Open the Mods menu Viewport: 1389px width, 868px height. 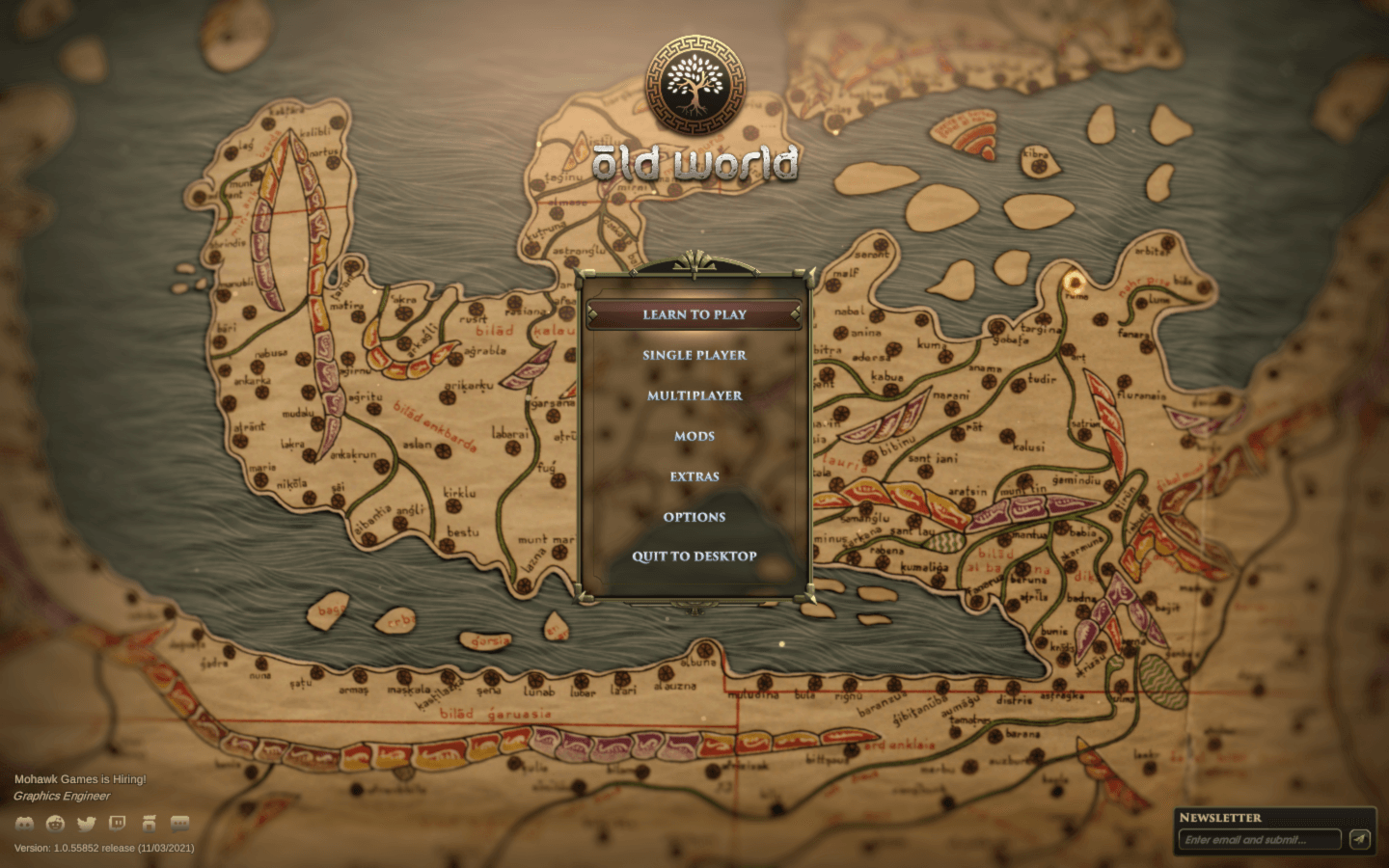click(x=694, y=436)
